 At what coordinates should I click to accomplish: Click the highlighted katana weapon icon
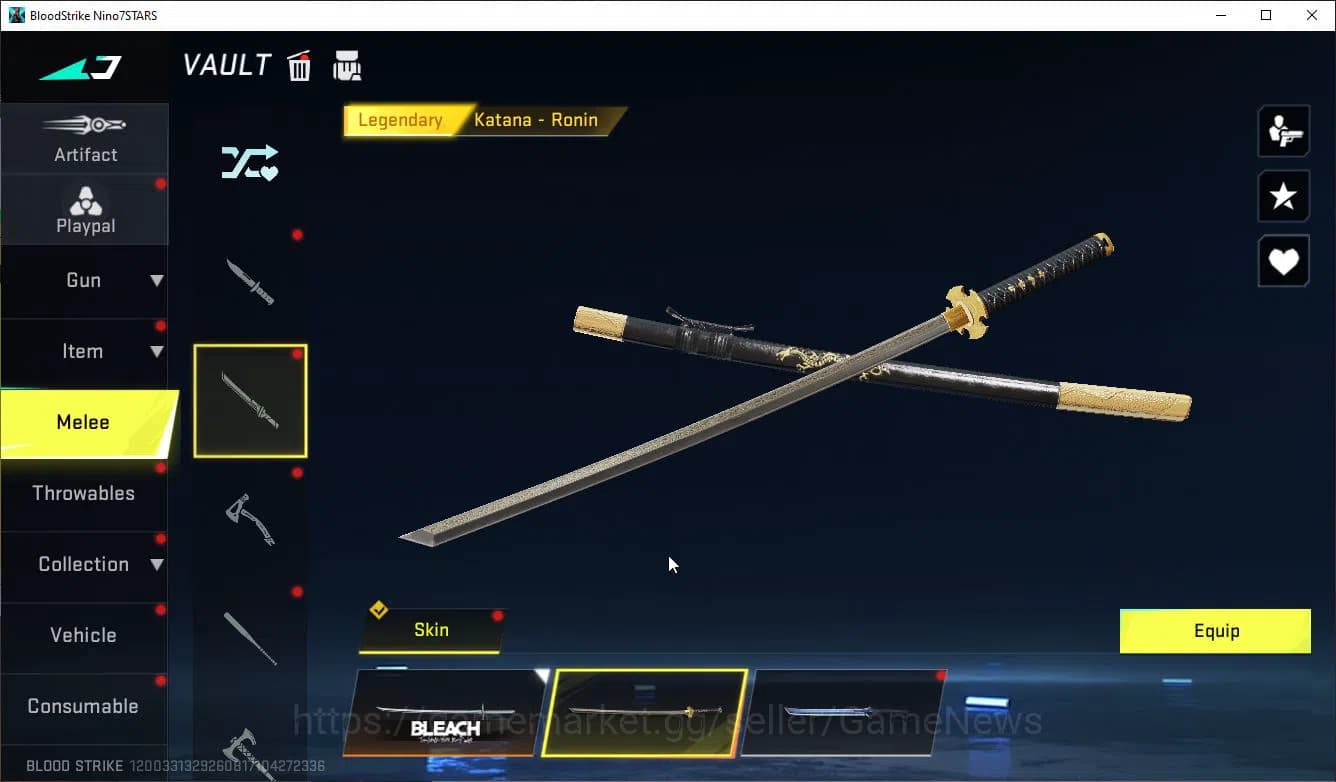(x=250, y=400)
